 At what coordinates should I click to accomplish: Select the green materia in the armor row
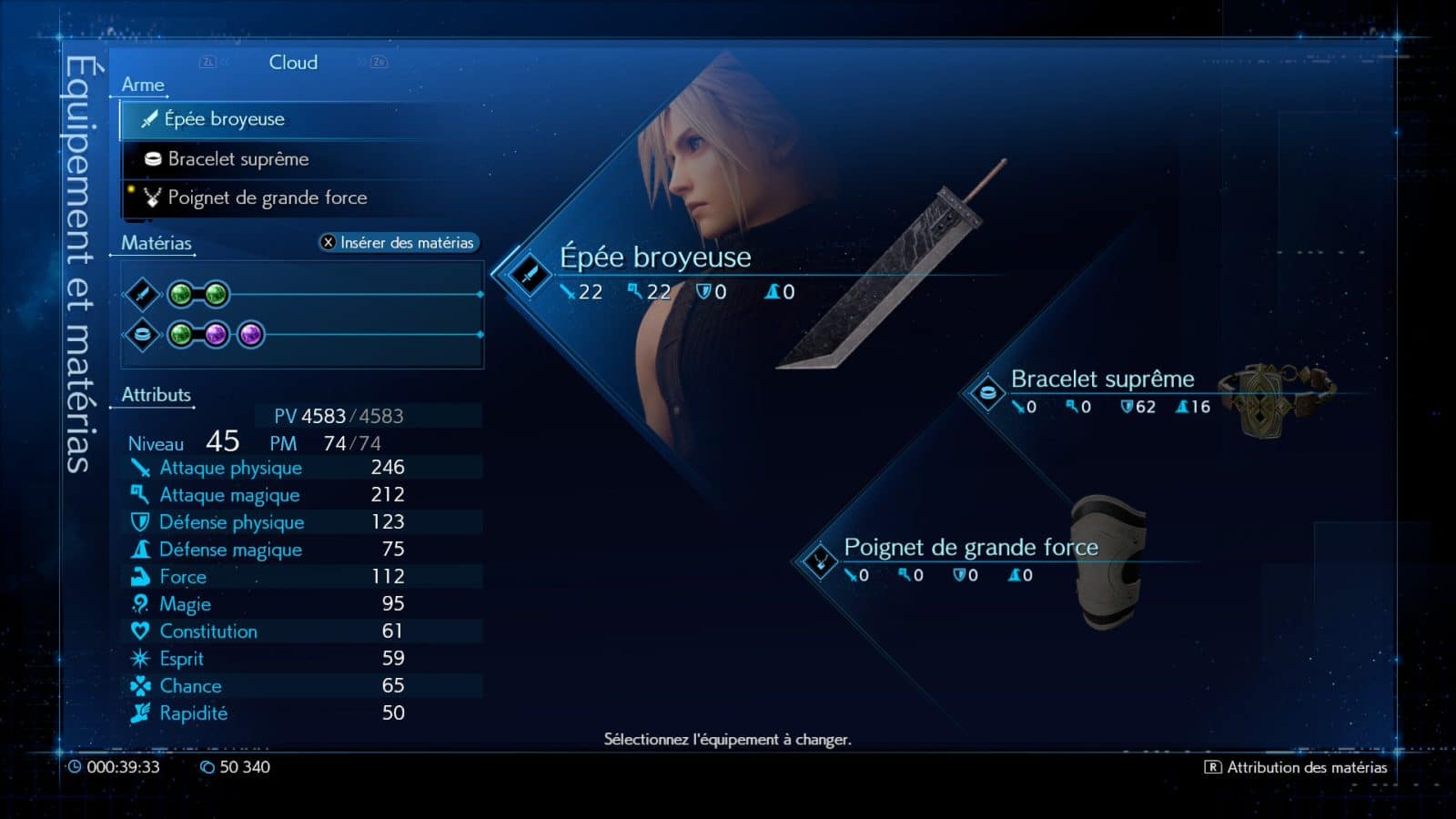click(x=181, y=335)
